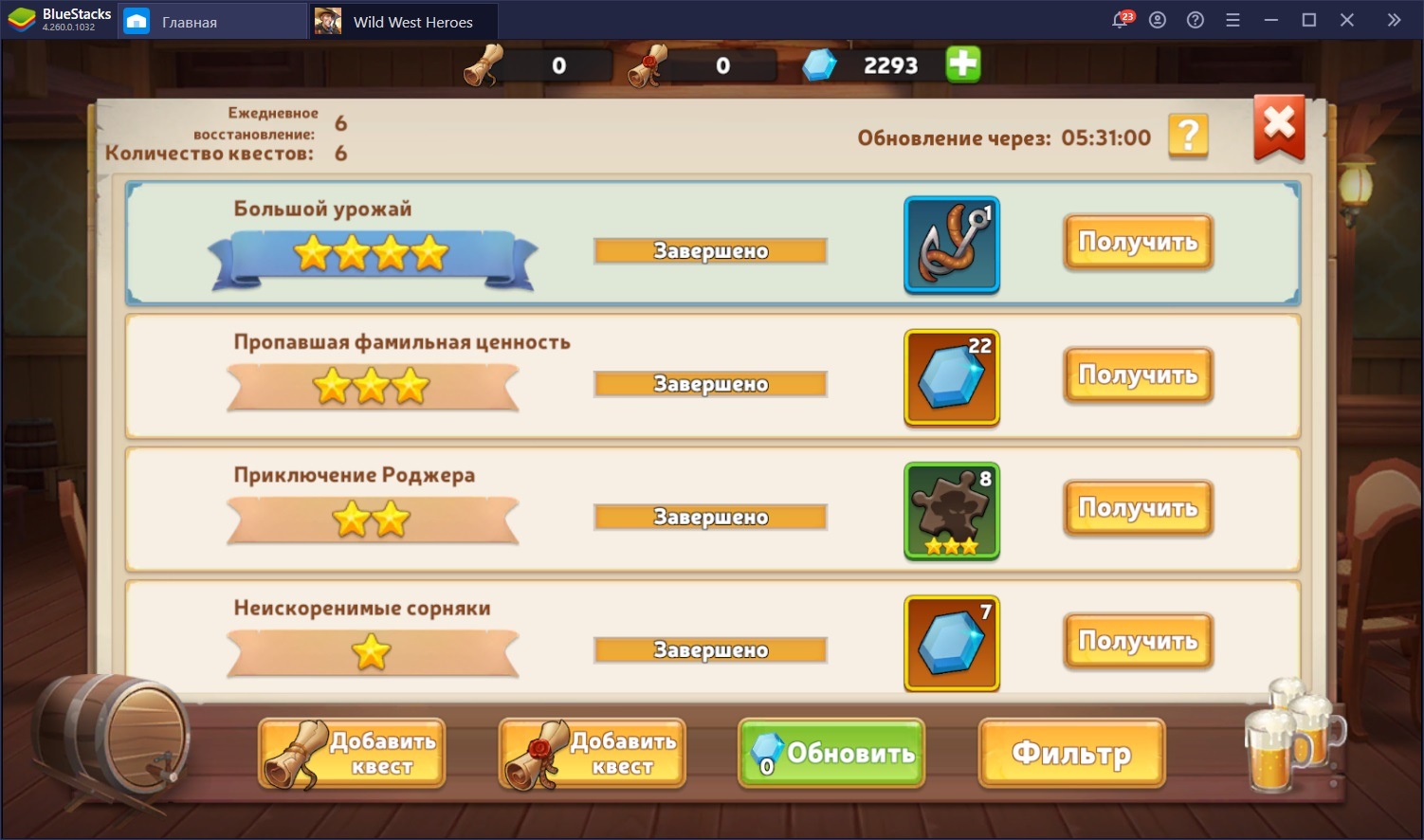1424x840 pixels.
Task: Close the quest board with the red X
Action: [1279, 126]
